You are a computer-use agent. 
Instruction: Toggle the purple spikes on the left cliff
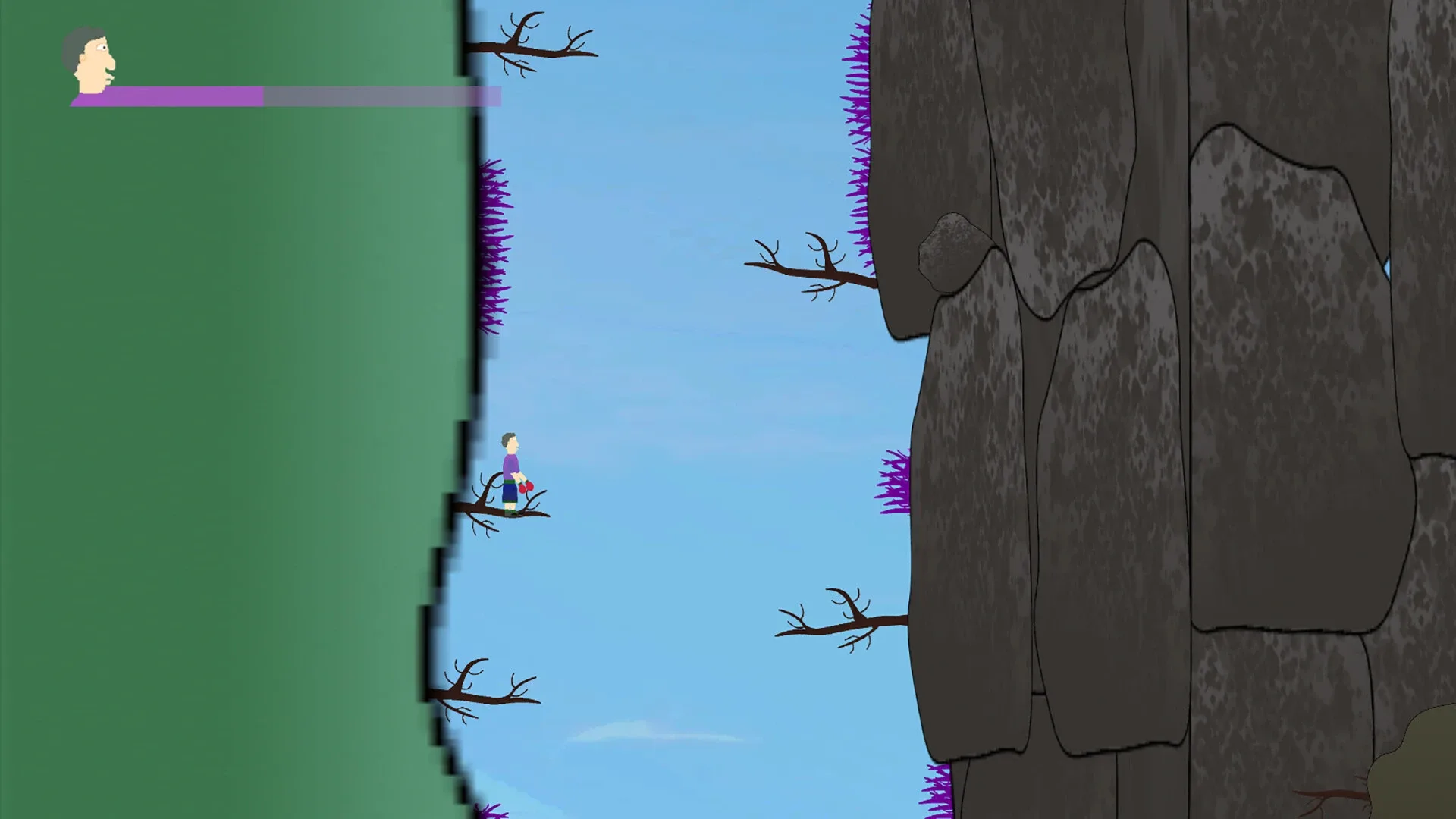point(494,243)
